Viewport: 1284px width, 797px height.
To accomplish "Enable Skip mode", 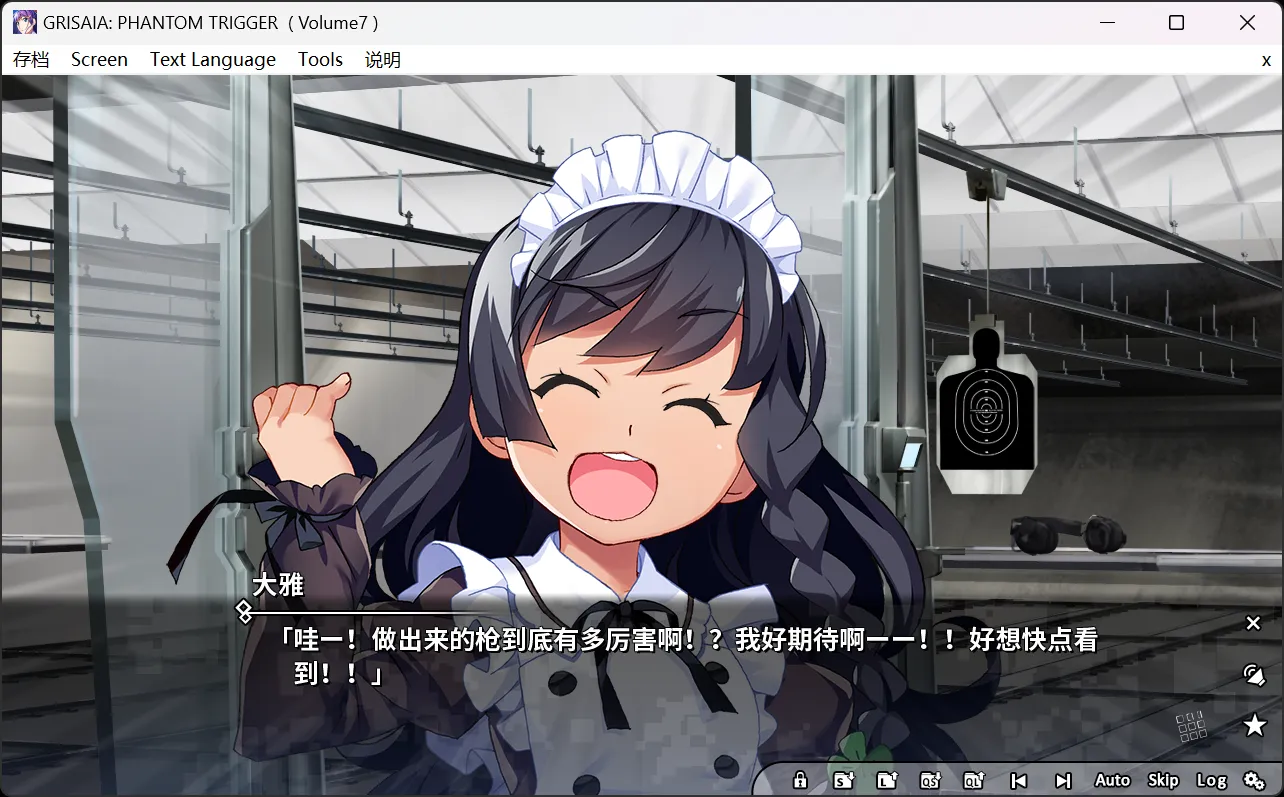I will 1163,780.
